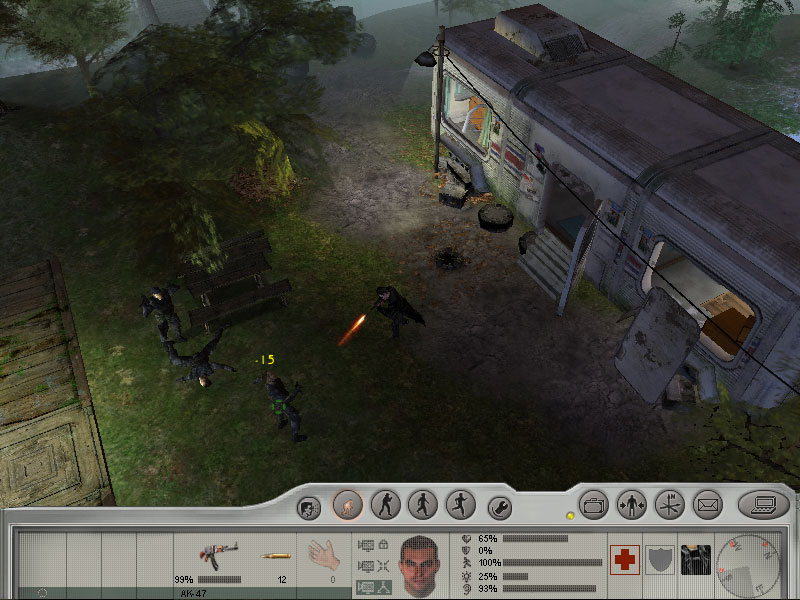800x600 pixels.
Task: Click the figure with arrows button
Action: [x=632, y=504]
